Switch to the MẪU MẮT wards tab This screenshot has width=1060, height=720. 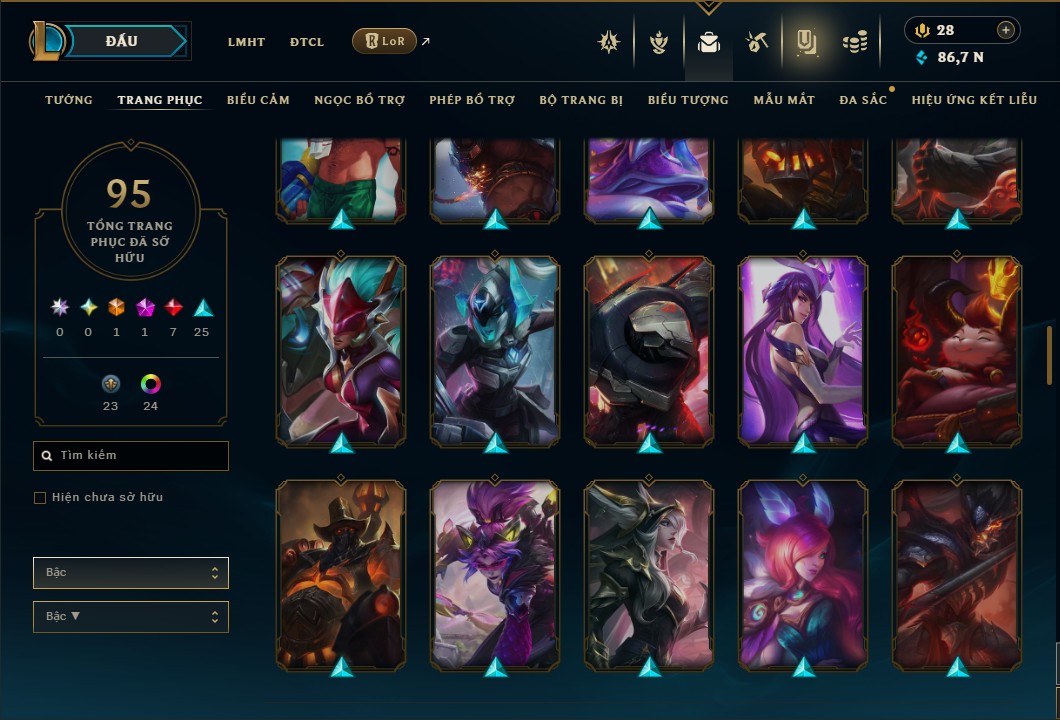point(784,100)
